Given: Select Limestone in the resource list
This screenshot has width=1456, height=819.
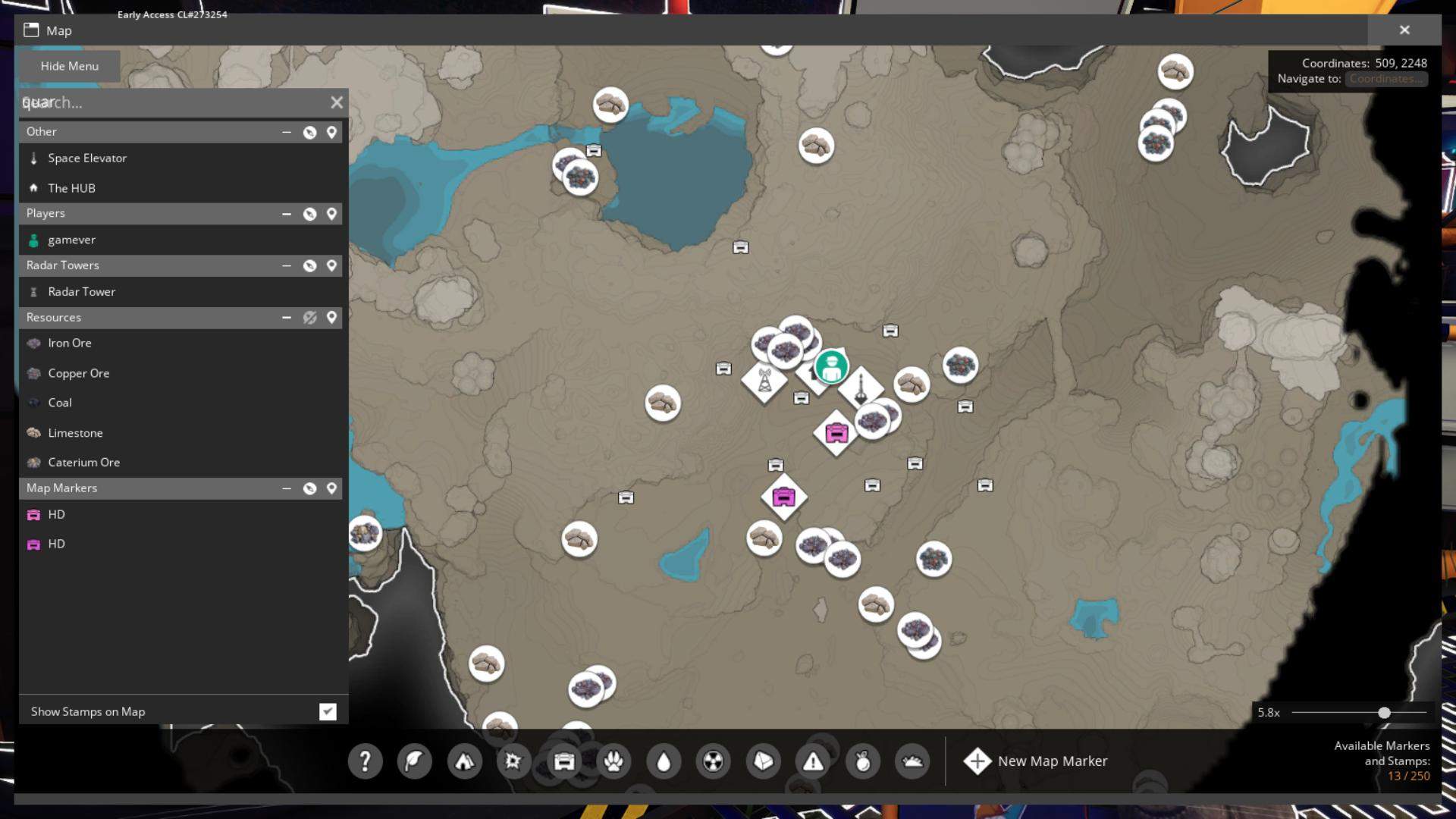Looking at the screenshot, I should tap(75, 433).
